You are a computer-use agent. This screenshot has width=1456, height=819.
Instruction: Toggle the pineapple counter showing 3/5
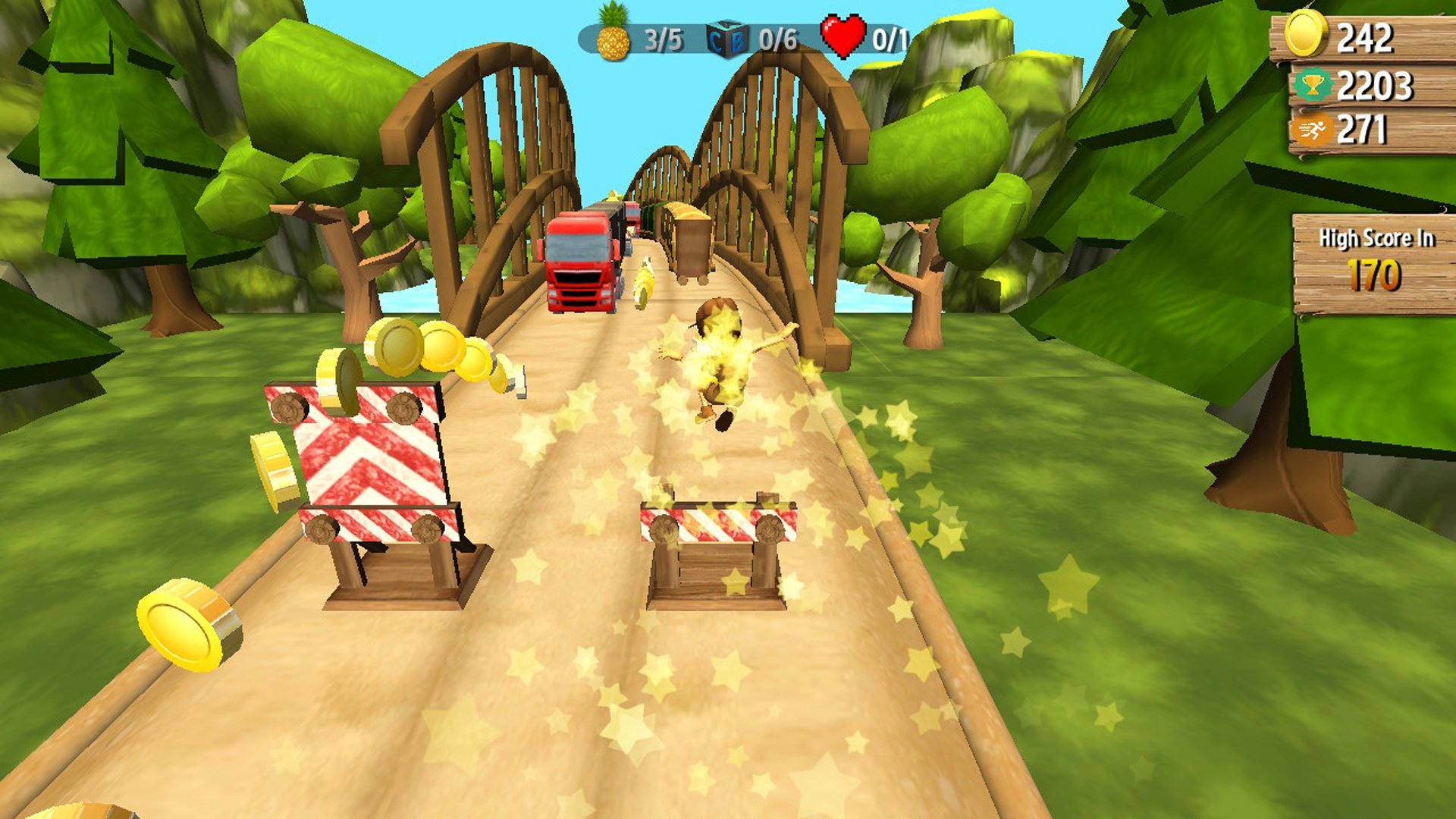pos(663,35)
